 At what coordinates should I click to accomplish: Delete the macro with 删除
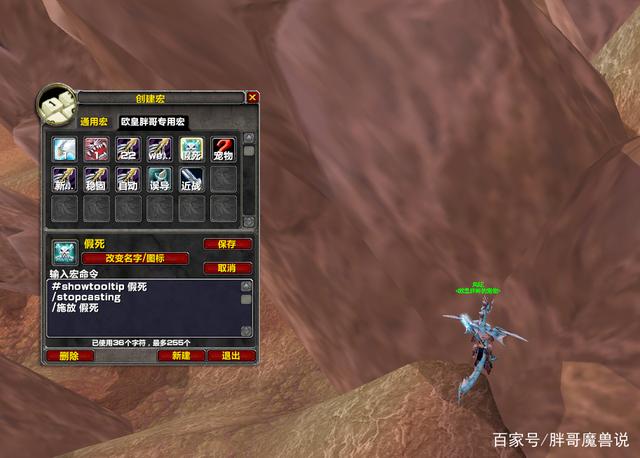(x=69, y=355)
